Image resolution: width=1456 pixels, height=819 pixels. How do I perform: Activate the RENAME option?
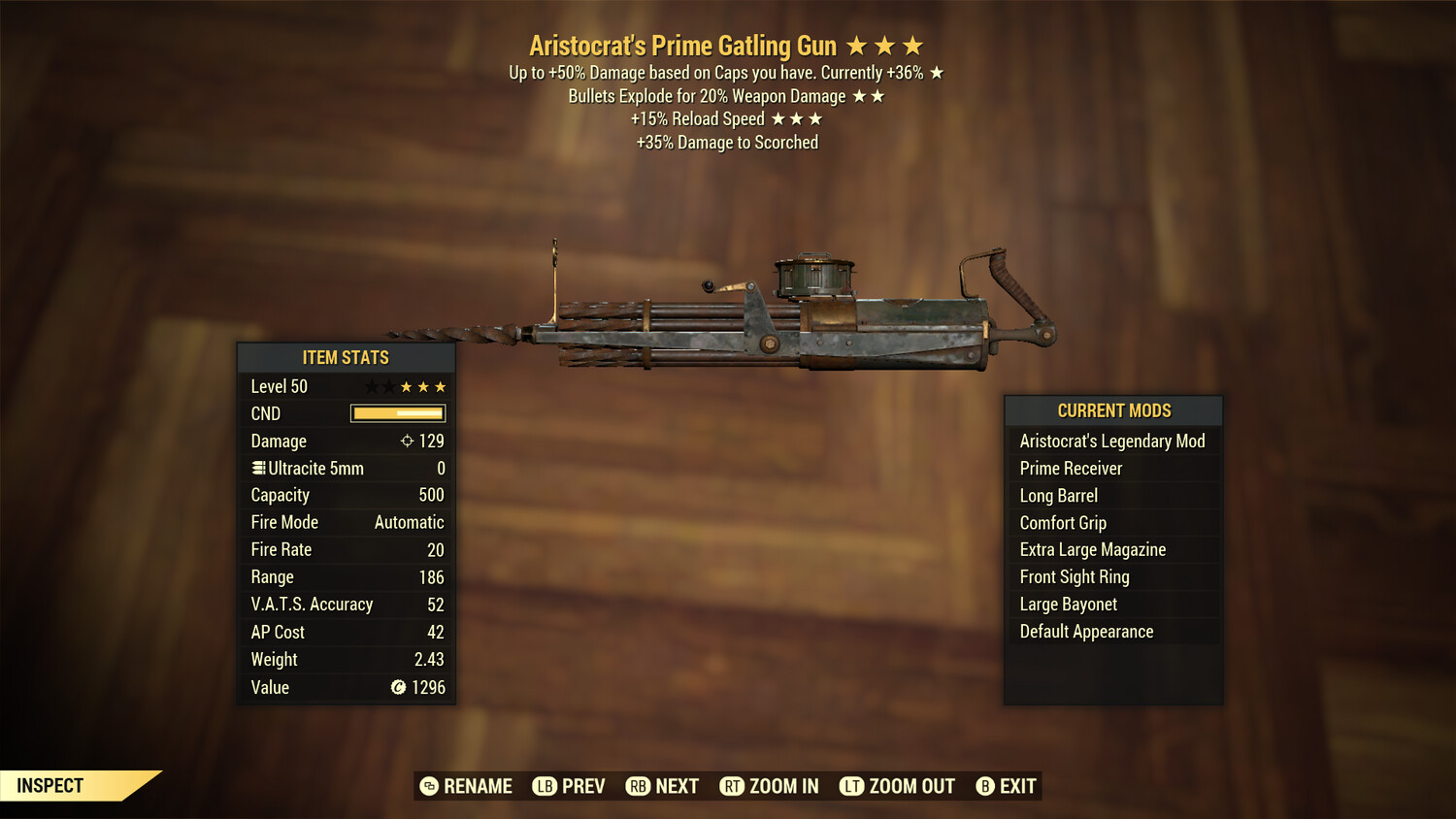click(477, 786)
